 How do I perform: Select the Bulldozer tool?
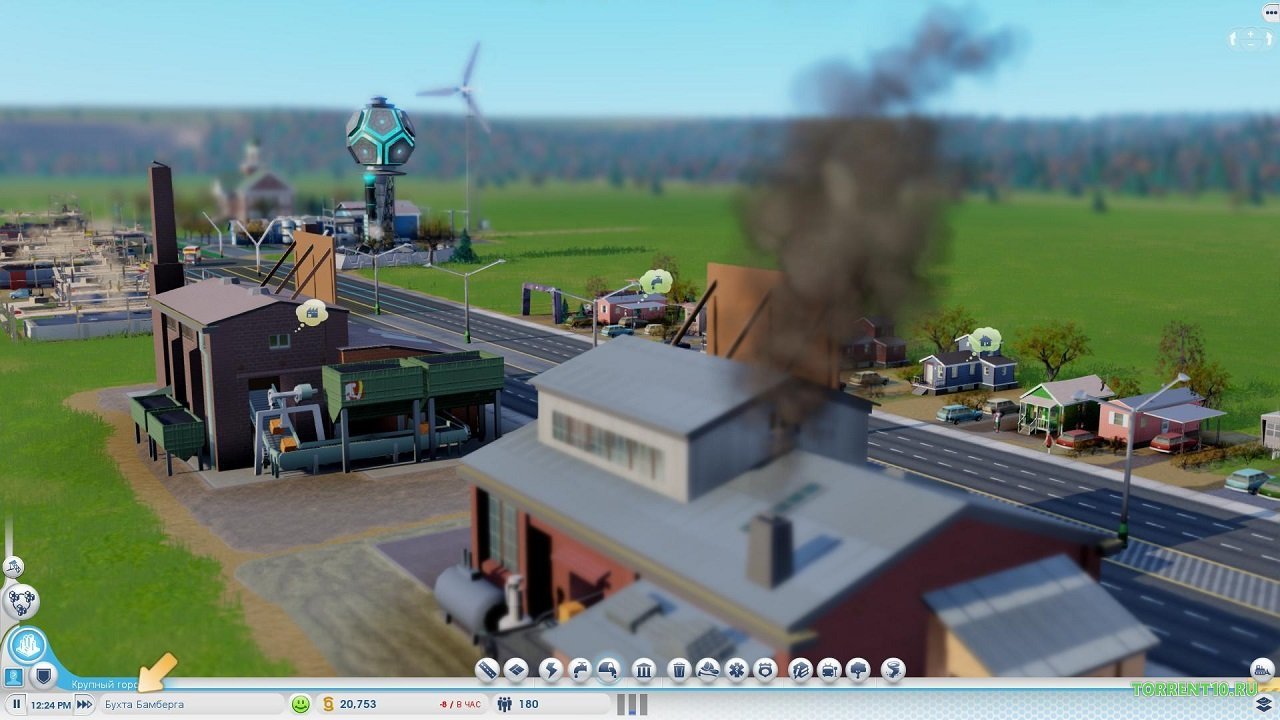[1262, 667]
